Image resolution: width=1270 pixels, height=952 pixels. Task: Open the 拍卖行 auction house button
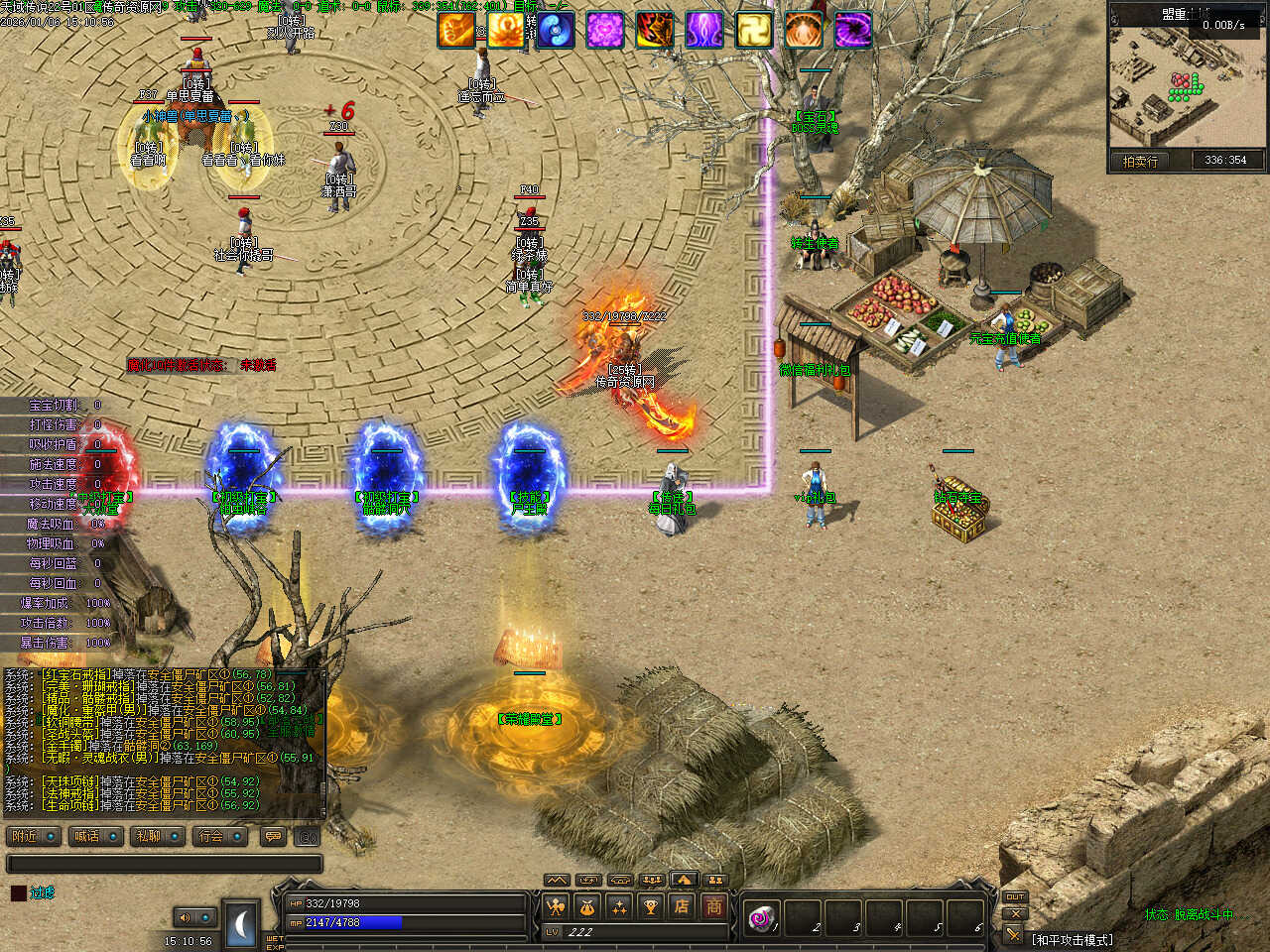pos(1140,161)
